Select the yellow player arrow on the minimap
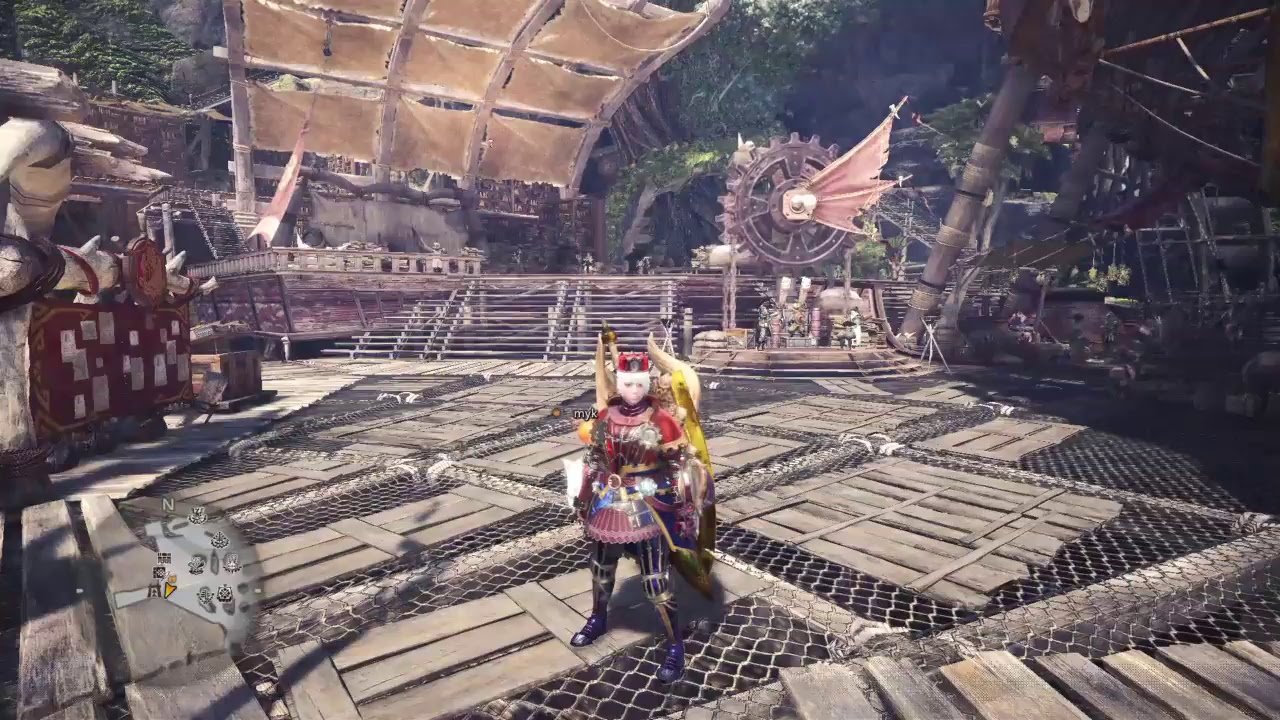 coord(169,590)
